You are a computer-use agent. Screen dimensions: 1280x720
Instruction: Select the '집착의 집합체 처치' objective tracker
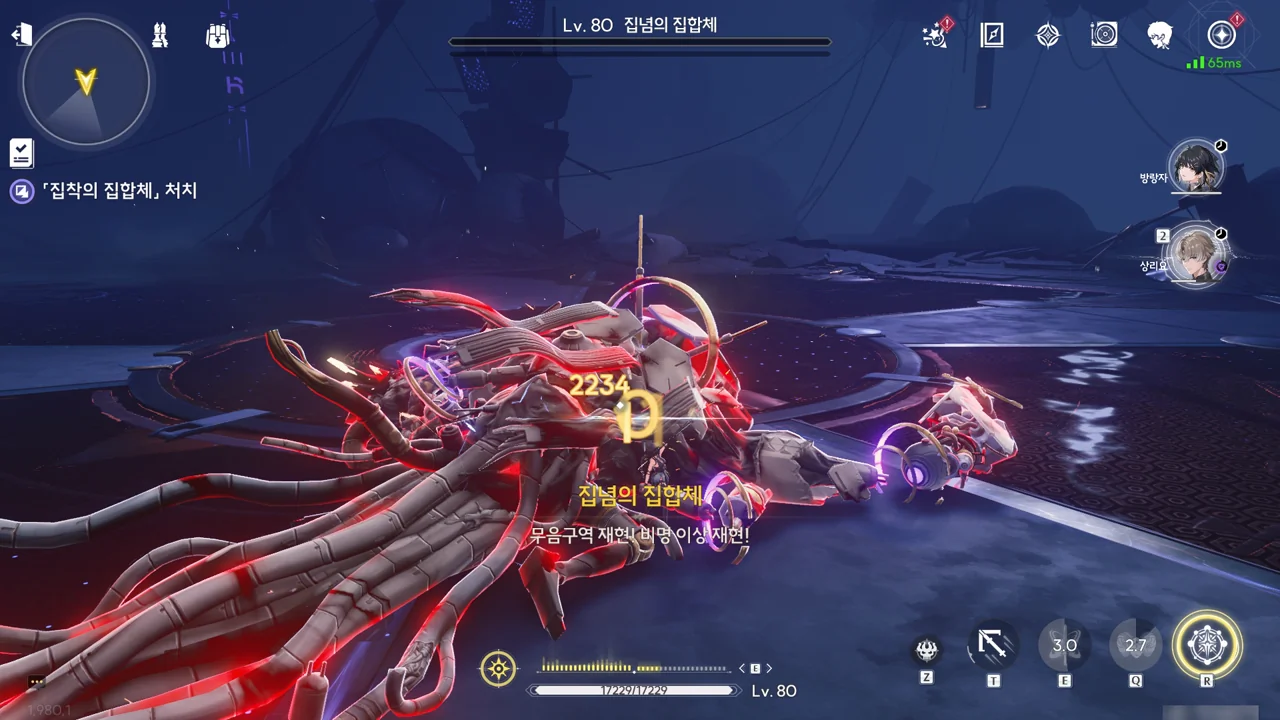pos(119,190)
